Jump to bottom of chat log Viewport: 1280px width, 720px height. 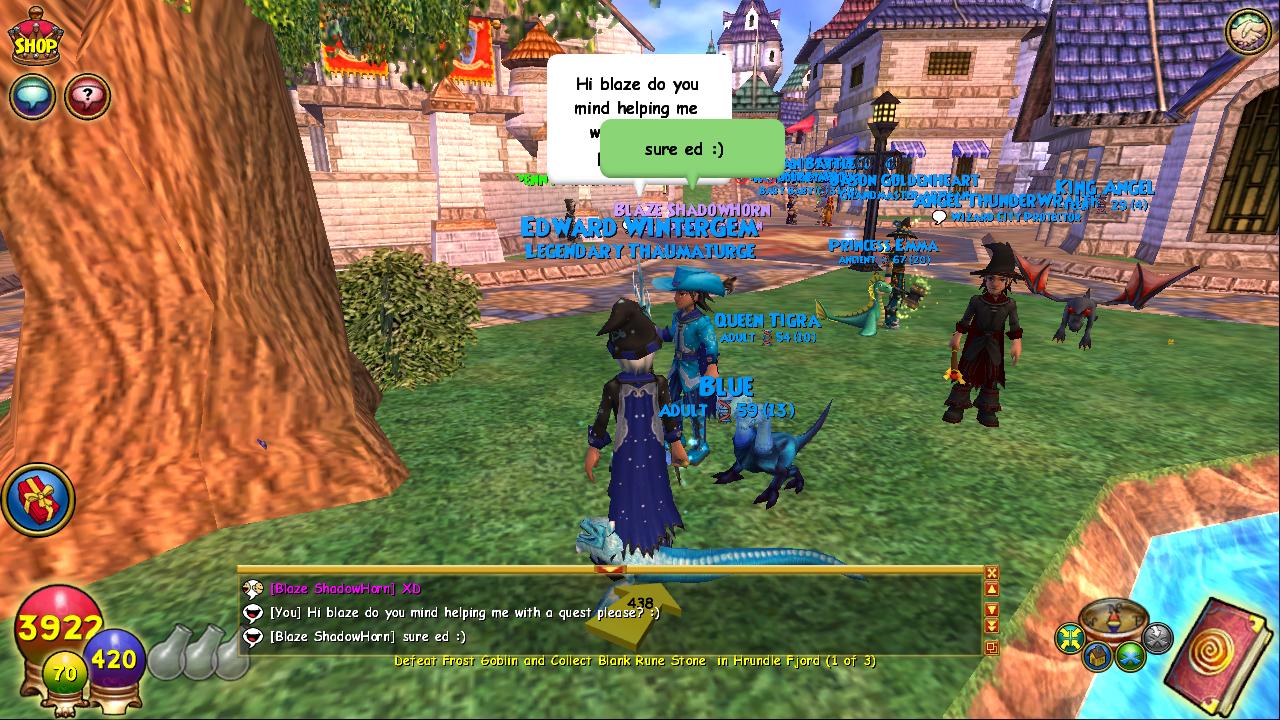click(991, 626)
